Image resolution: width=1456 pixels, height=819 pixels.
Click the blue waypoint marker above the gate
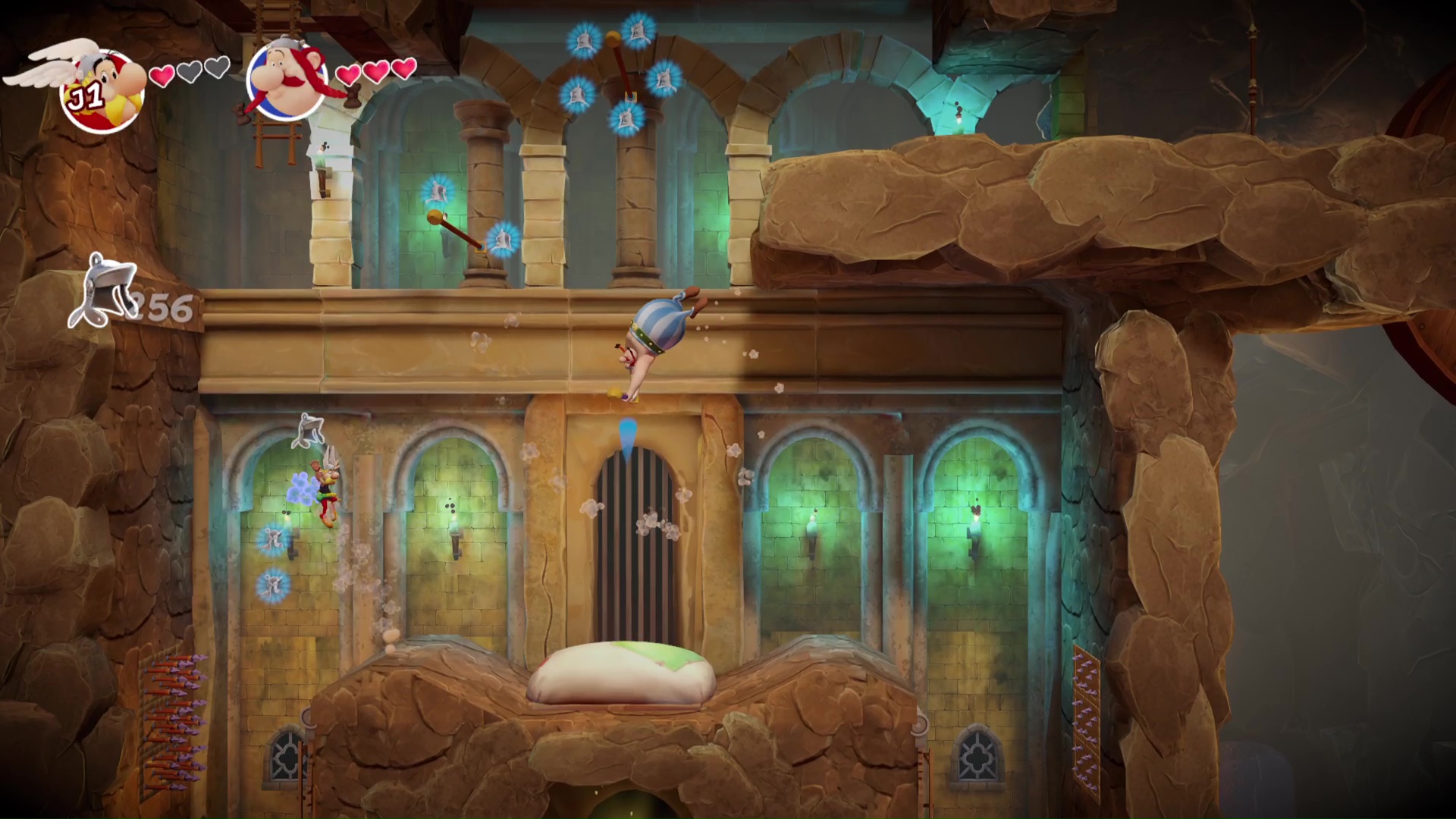627,433
